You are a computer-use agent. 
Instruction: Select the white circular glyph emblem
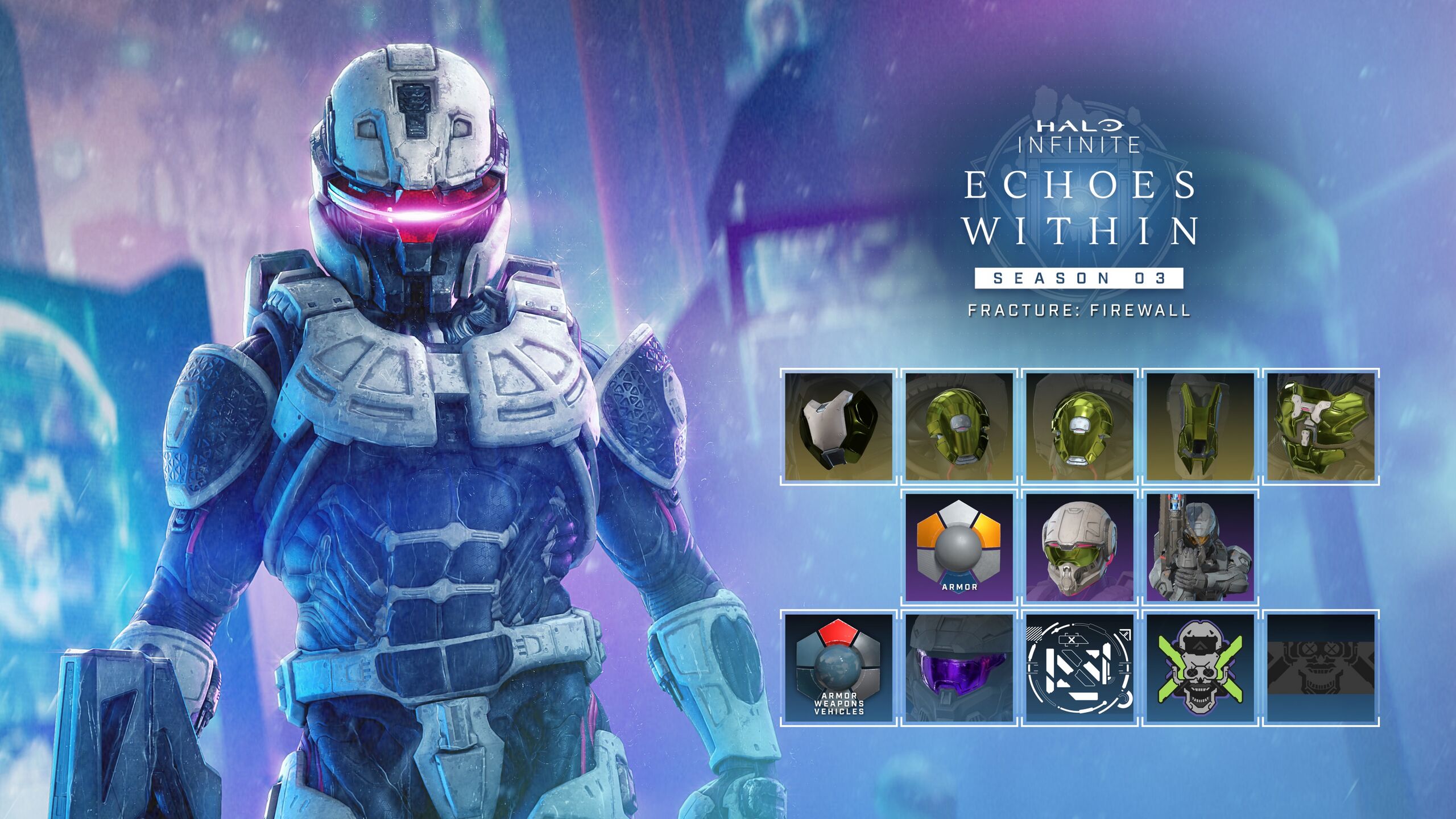tap(1080, 667)
